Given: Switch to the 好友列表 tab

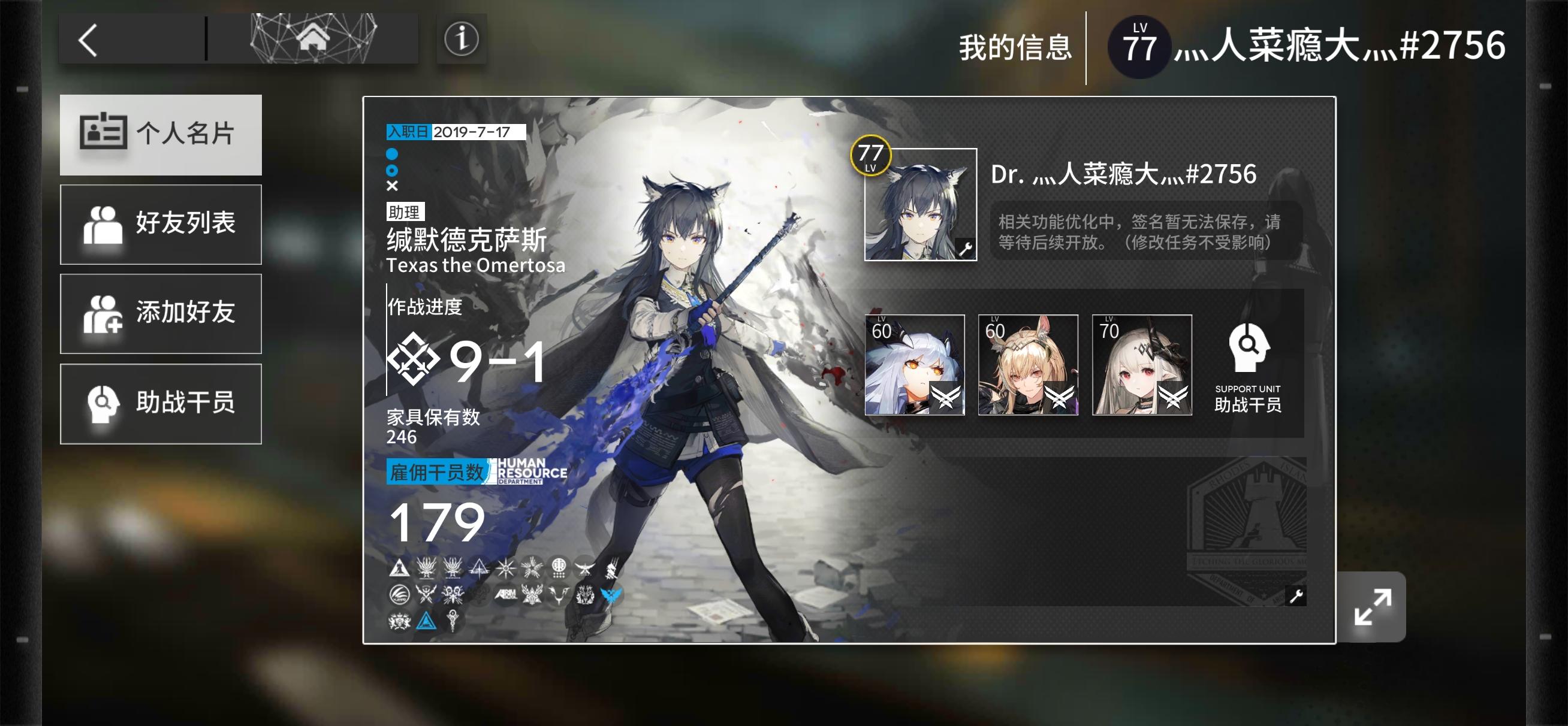Looking at the screenshot, I should click(x=160, y=225).
